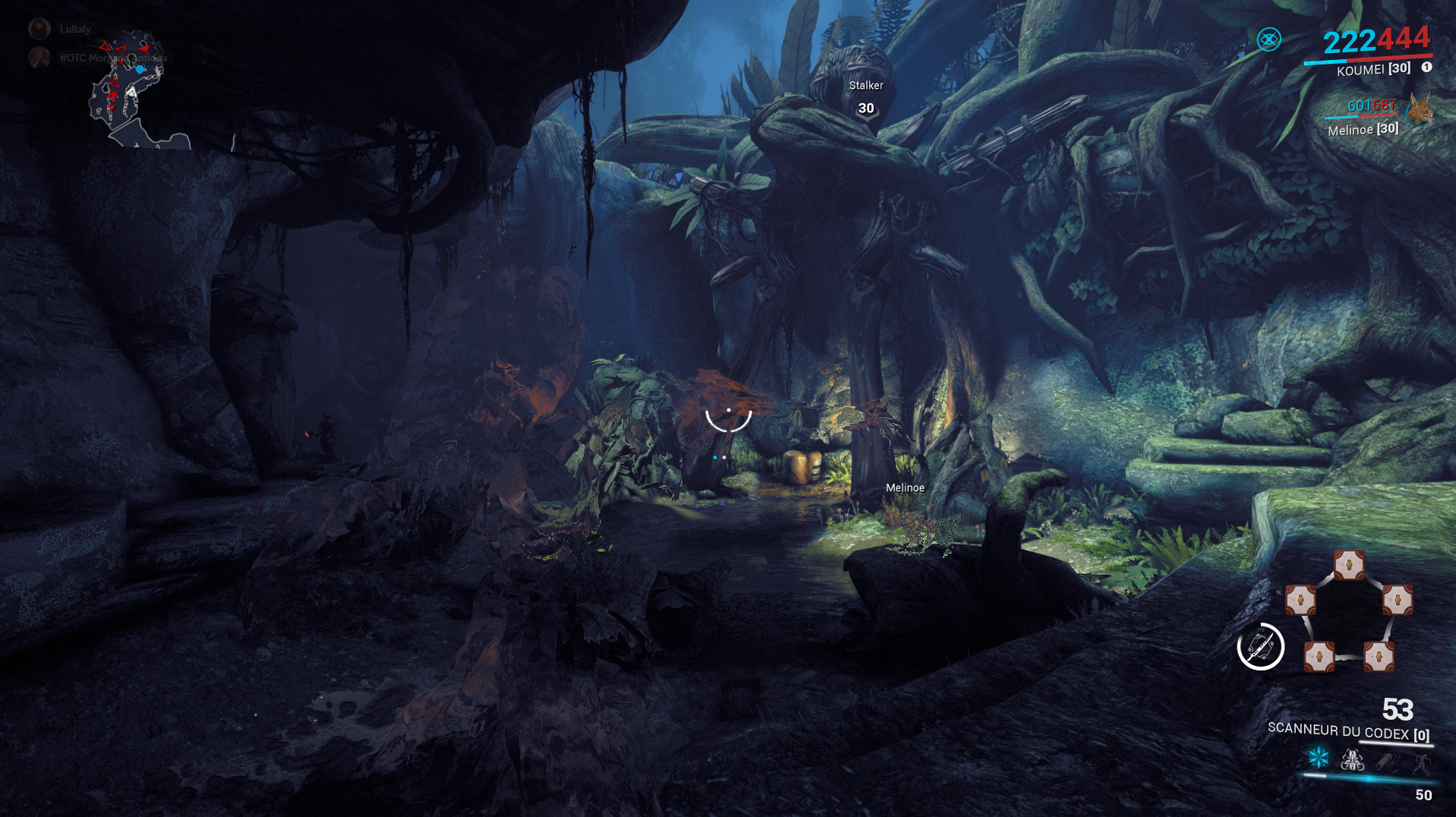Click the left gear slot of the gear wheel

pos(1300,600)
